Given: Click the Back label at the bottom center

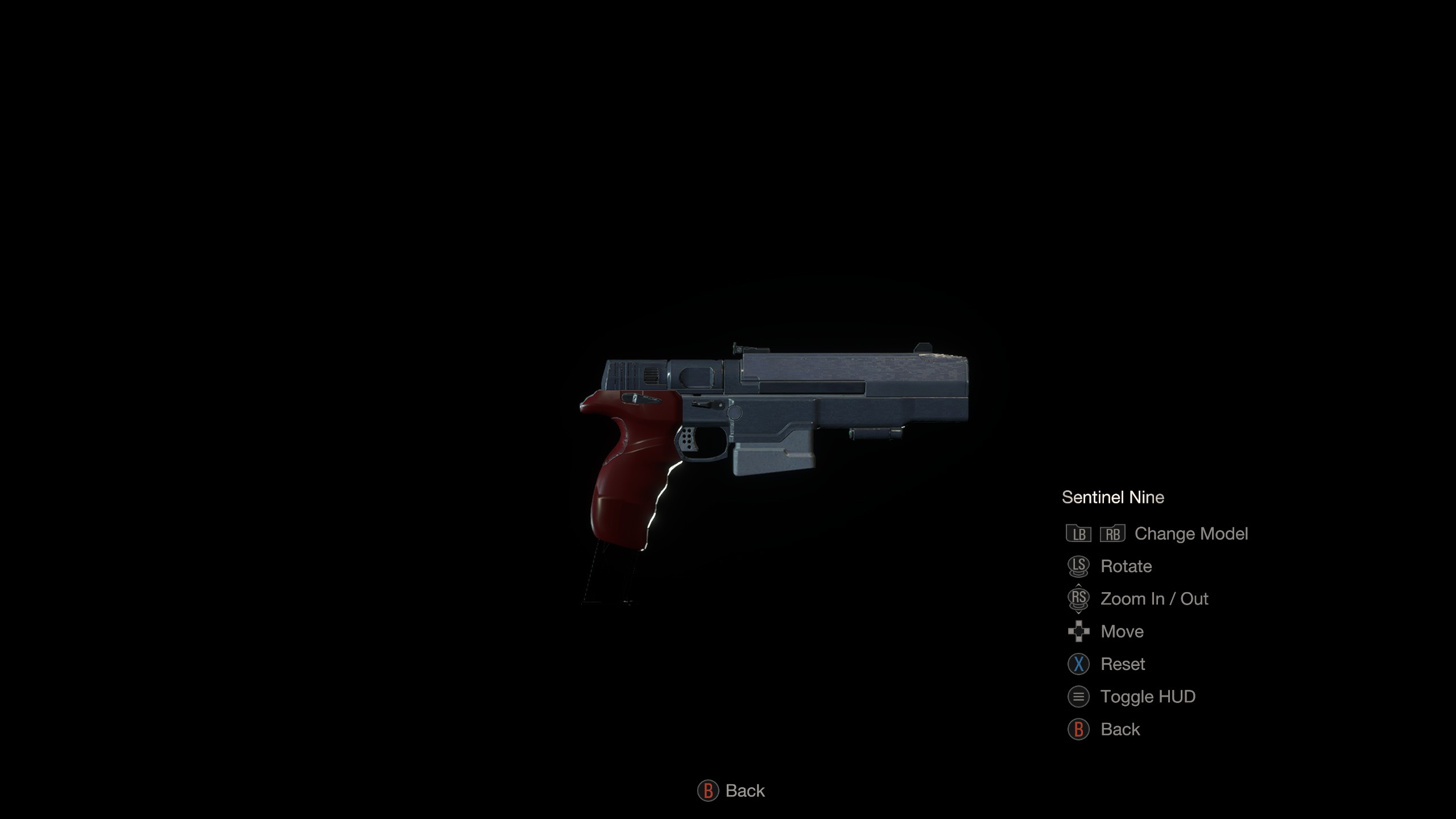Looking at the screenshot, I should tap(744, 791).
